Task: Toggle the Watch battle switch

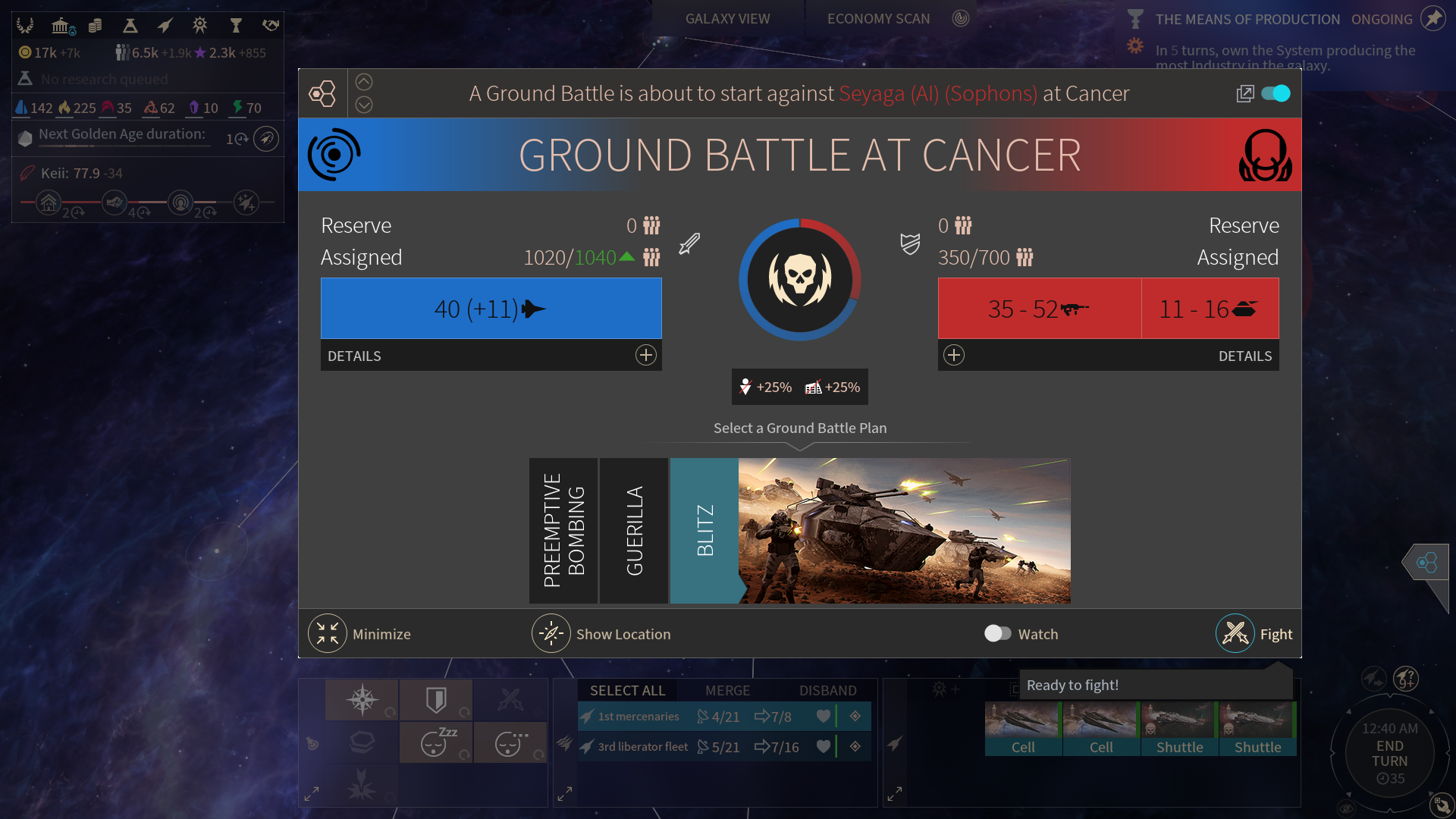Action: [x=997, y=634]
